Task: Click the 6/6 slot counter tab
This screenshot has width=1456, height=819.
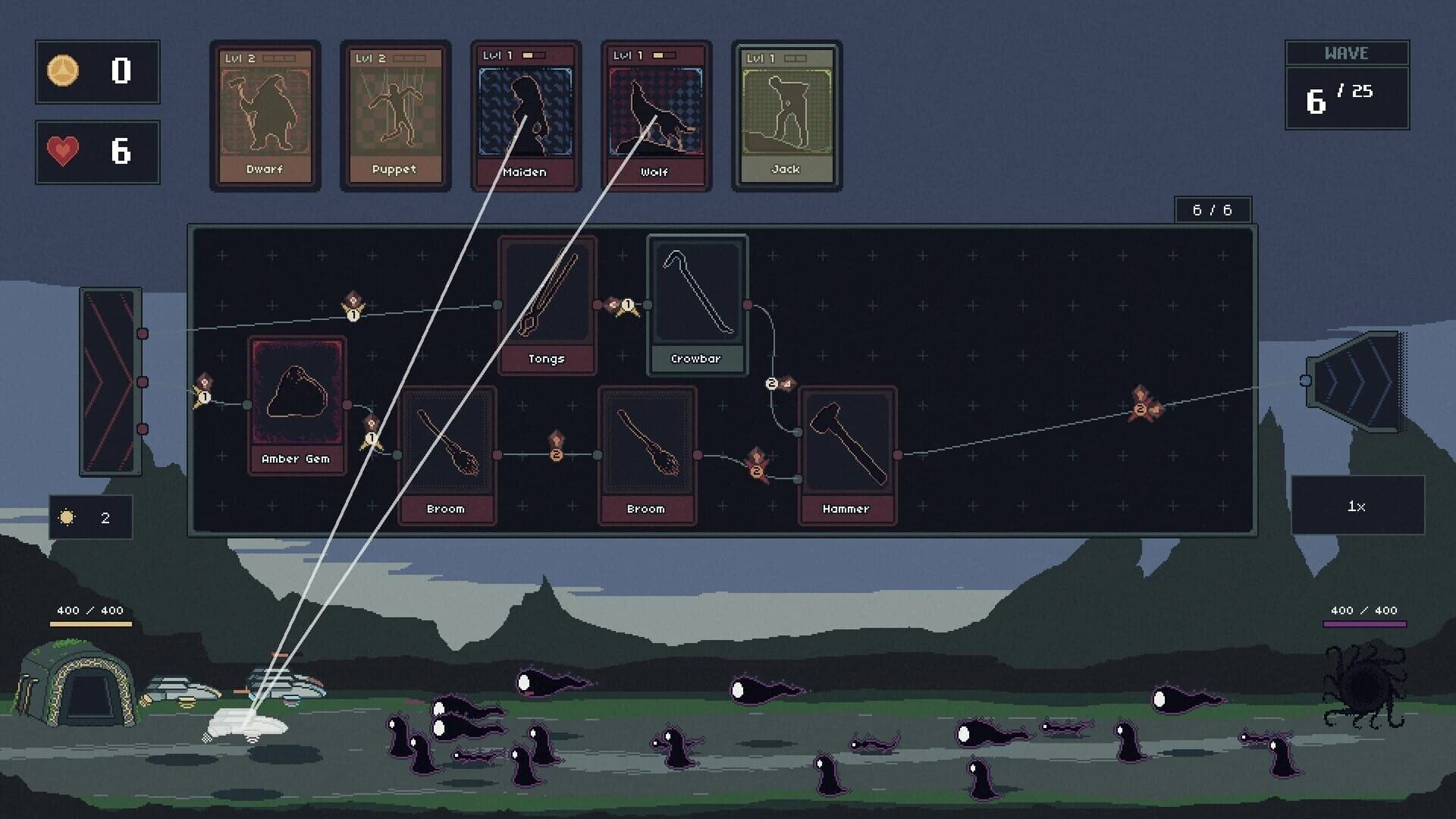Action: pos(1213,209)
